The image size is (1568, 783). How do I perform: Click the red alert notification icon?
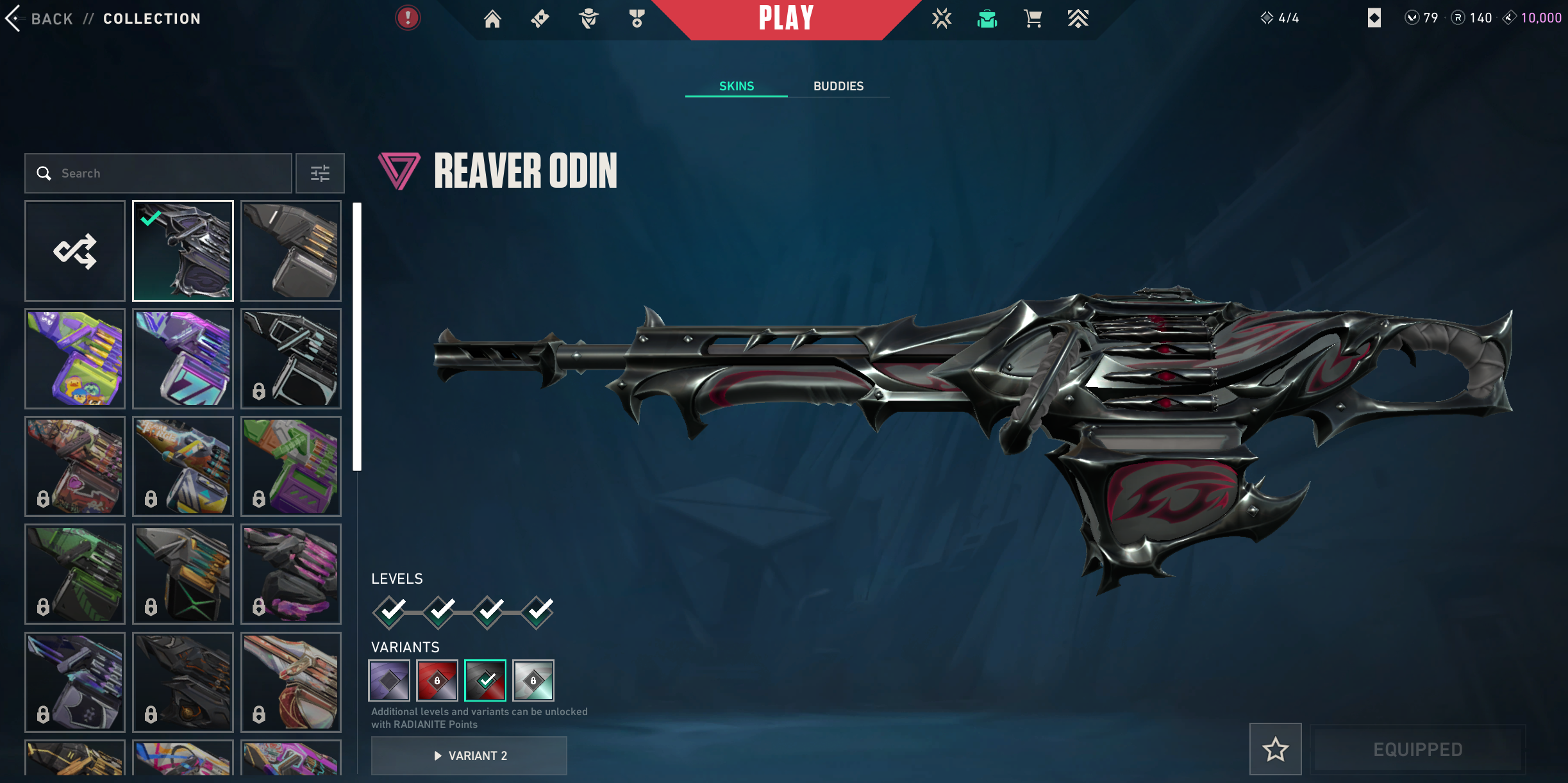408,18
